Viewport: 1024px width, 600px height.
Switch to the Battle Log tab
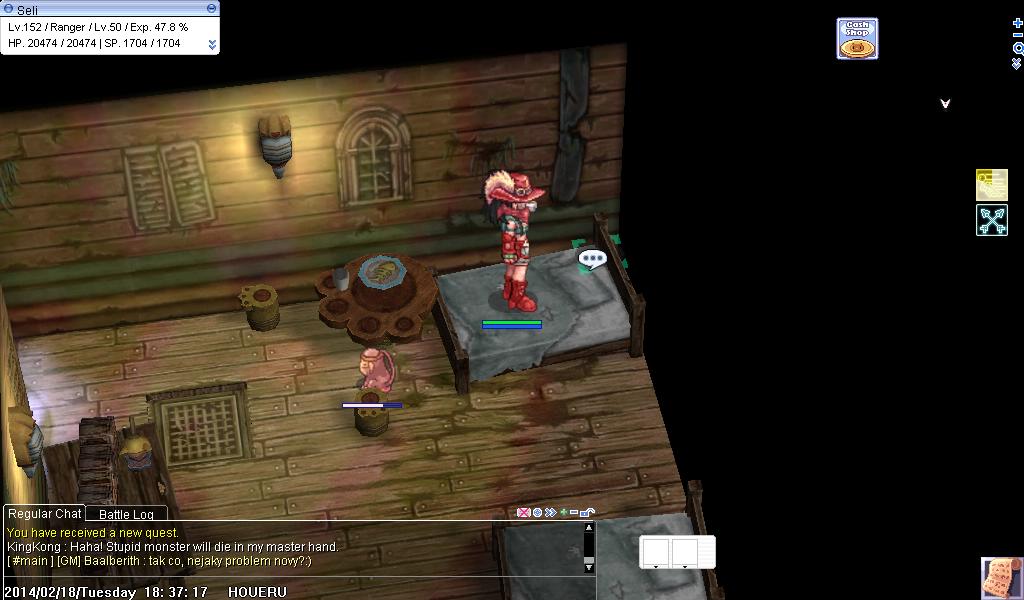[126, 515]
